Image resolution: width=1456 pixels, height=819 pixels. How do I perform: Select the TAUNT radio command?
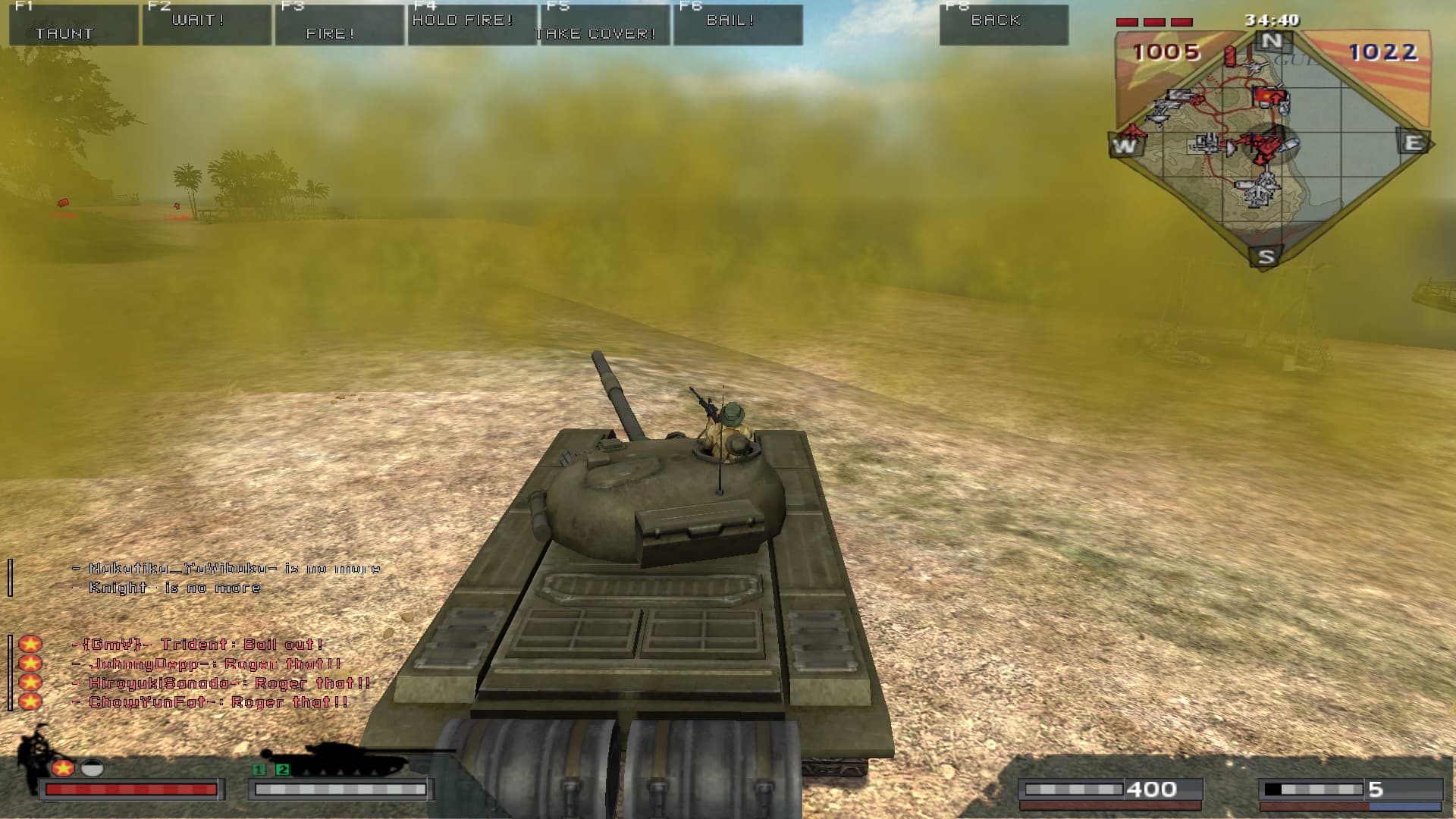pyautogui.click(x=74, y=25)
